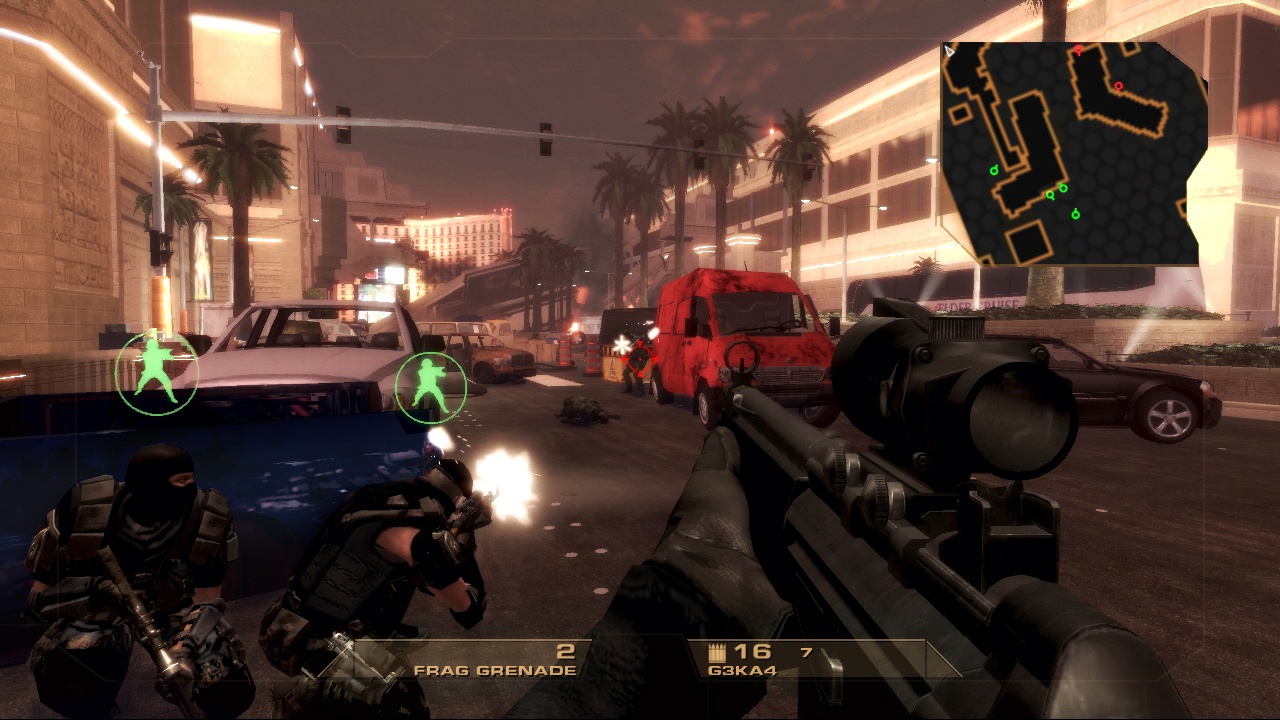Click the lowest green ally blip on minimap
Viewport: 1280px width, 720px height.
pyautogui.click(x=1075, y=214)
